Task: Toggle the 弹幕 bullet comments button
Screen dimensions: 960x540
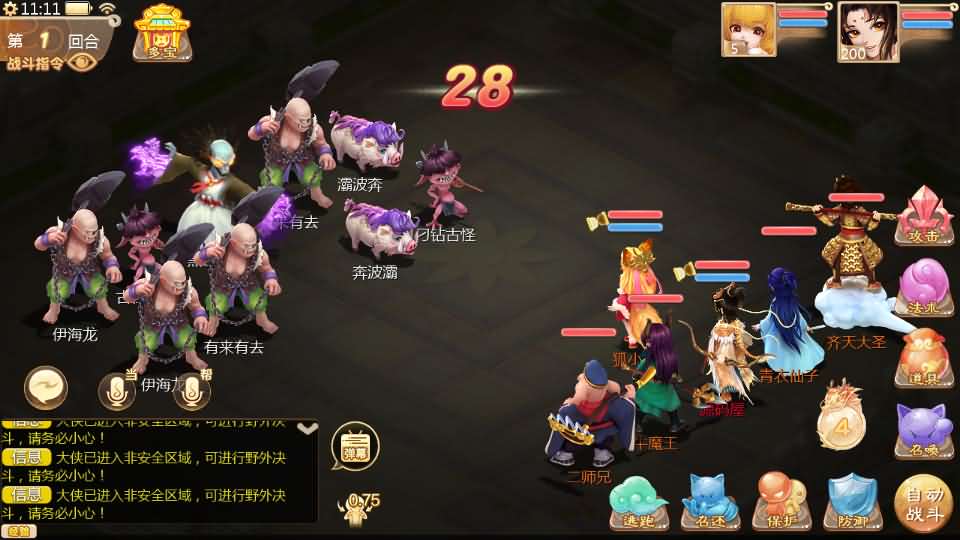Action: coord(355,444)
